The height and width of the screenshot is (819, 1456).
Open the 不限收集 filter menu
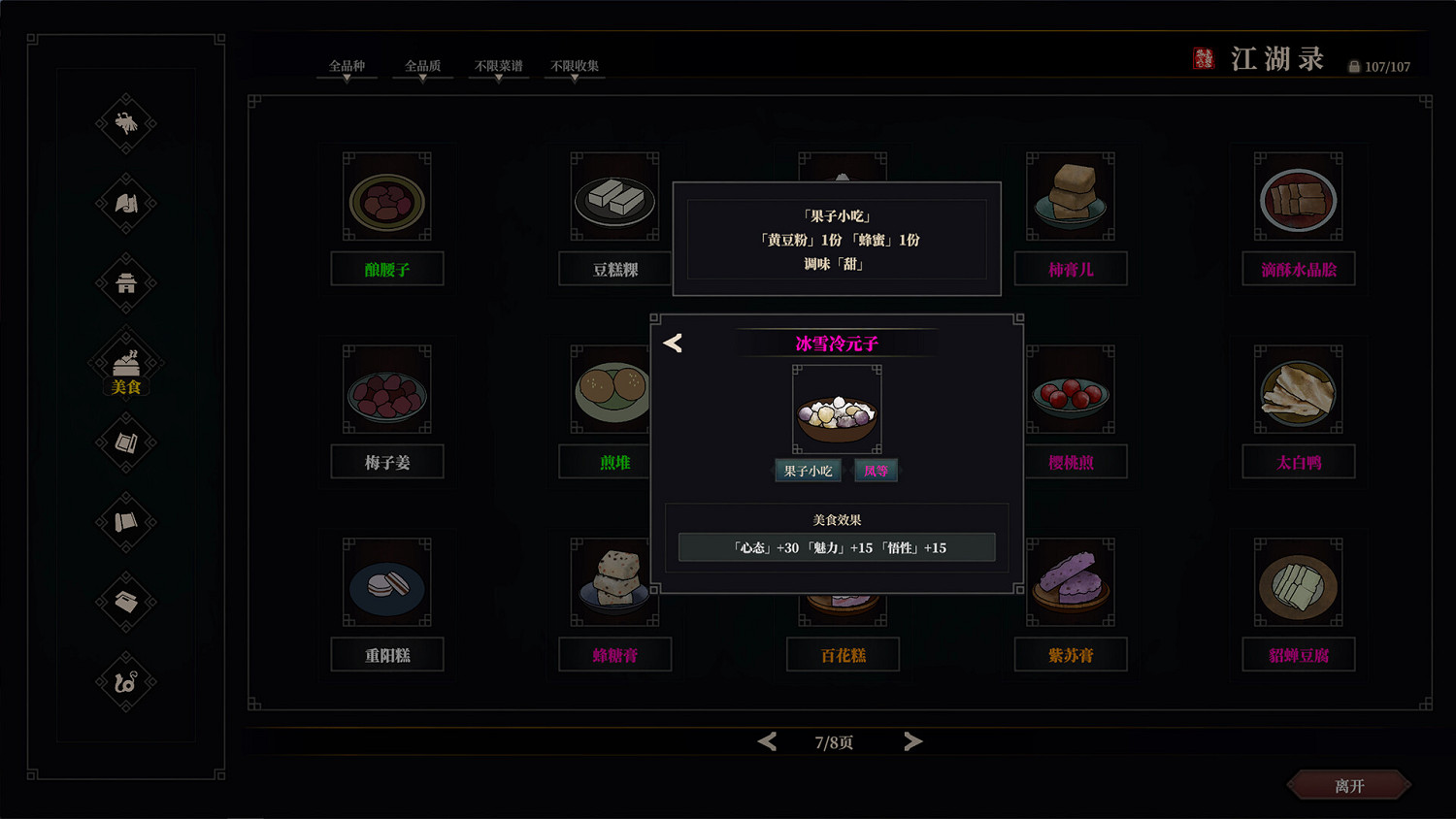pos(574,66)
